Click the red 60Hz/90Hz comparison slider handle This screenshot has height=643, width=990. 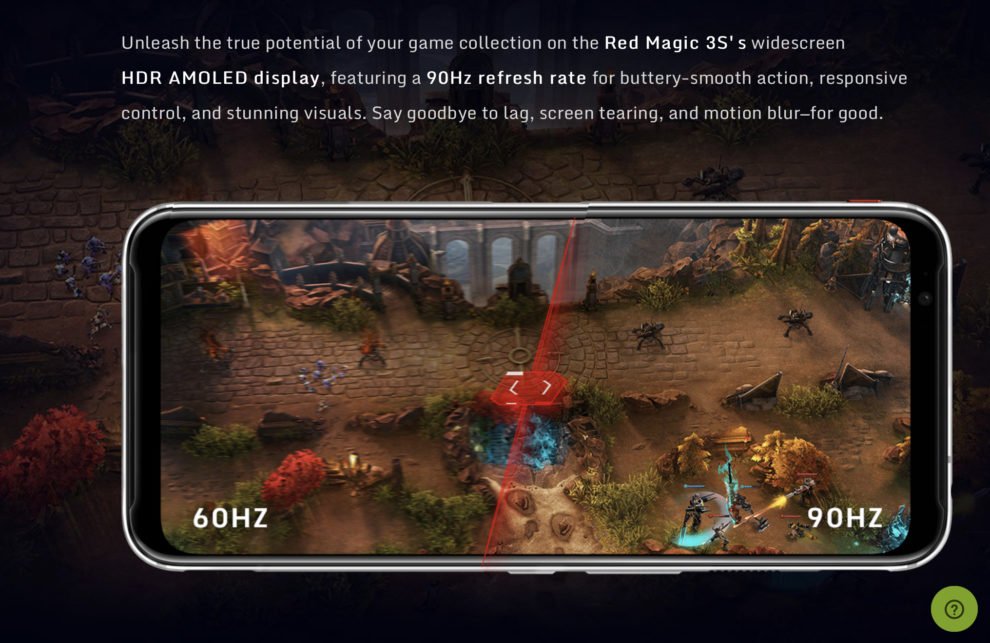[529, 388]
